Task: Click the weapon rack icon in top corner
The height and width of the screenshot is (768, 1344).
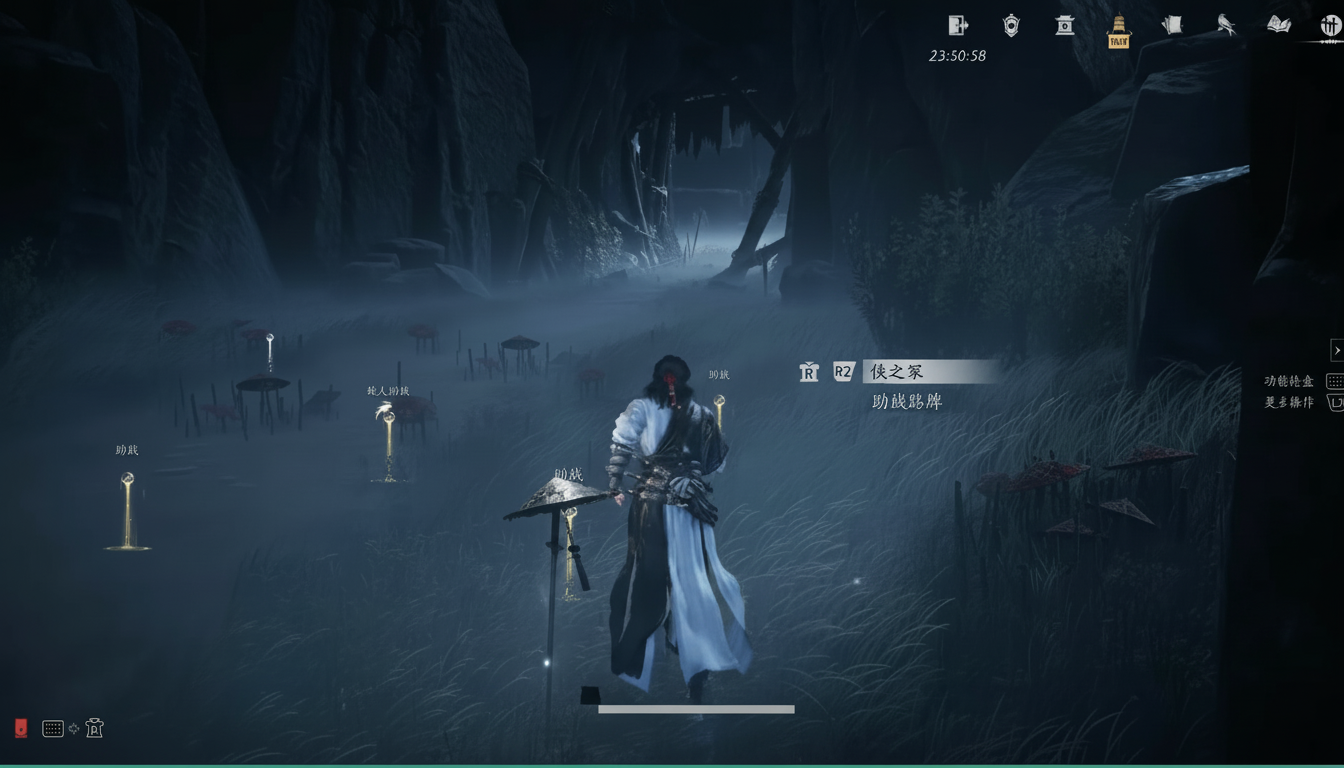Action: point(1330,25)
